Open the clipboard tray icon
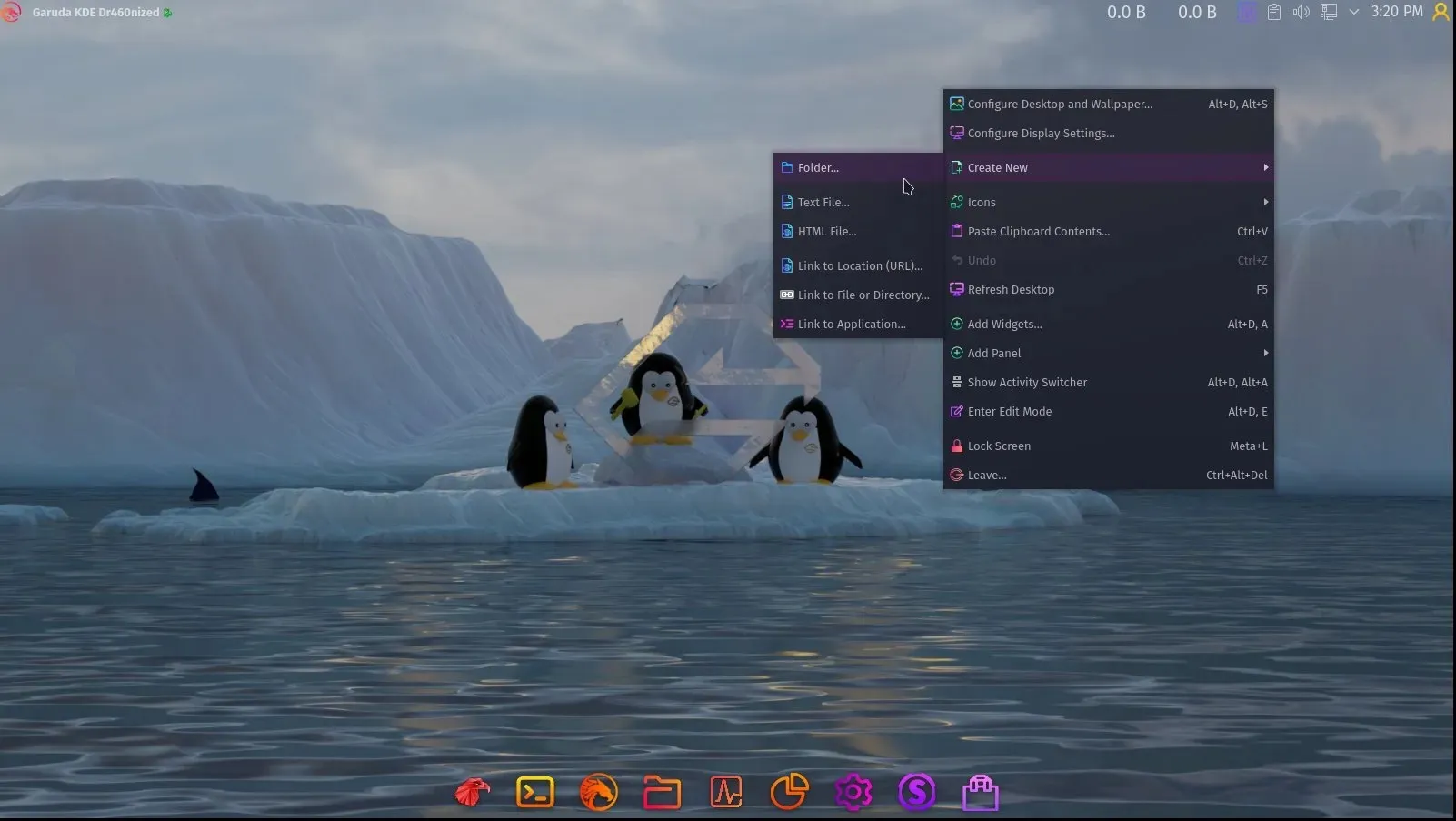Viewport: 1456px width, 821px height. (x=1273, y=12)
